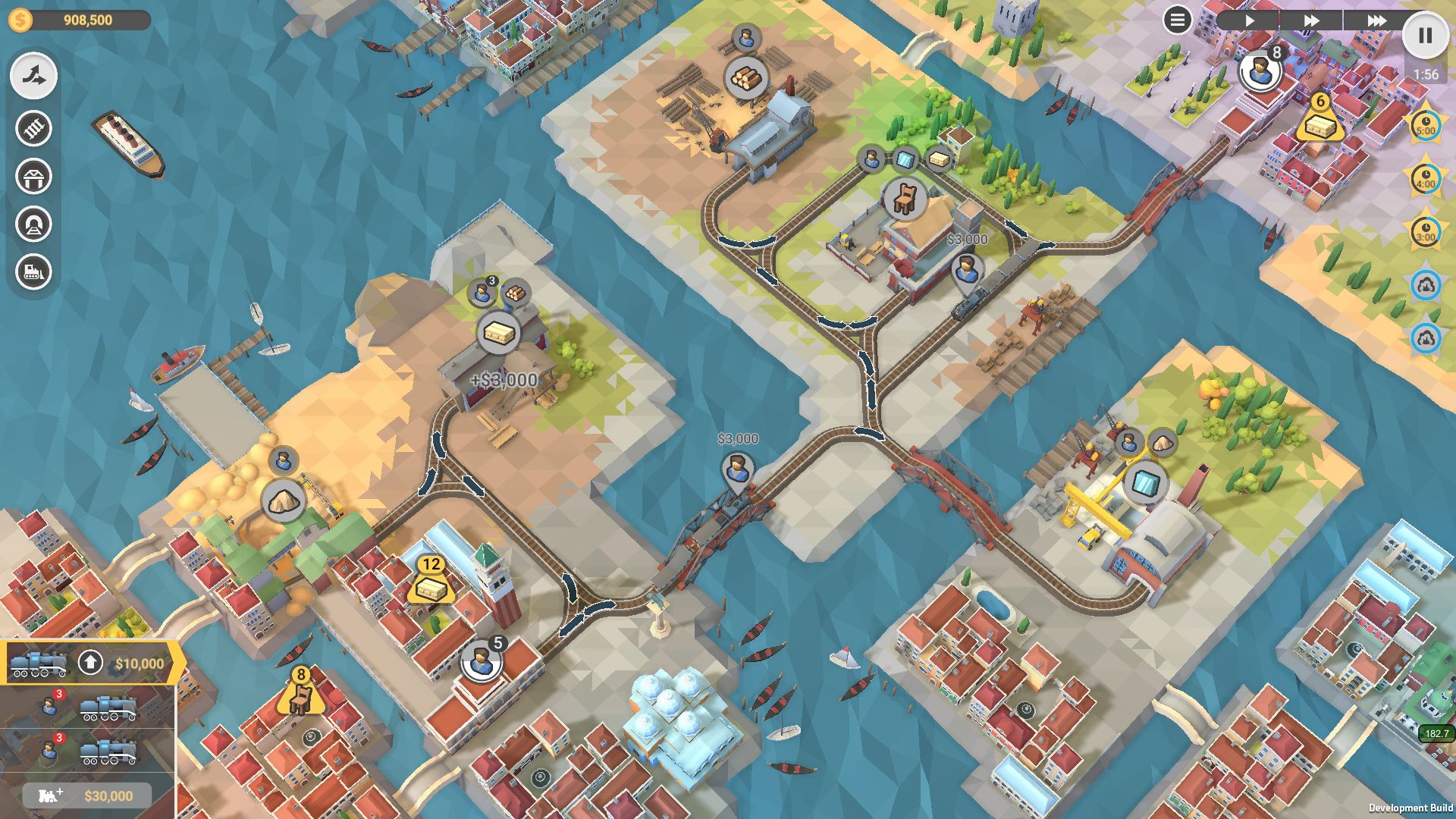1456x819 pixels.
Task: Activate the bulldozer demolish tool
Action: point(33,271)
